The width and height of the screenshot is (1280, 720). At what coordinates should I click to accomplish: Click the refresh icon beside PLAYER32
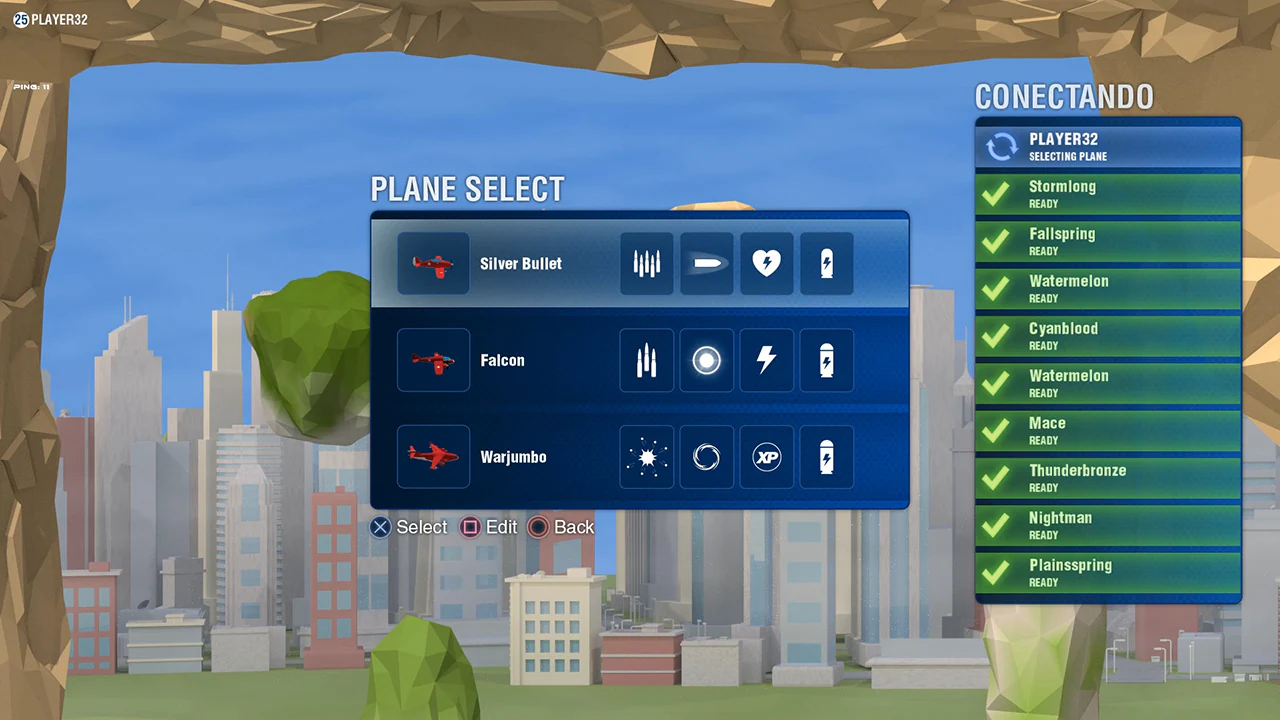pos(1001,146)
